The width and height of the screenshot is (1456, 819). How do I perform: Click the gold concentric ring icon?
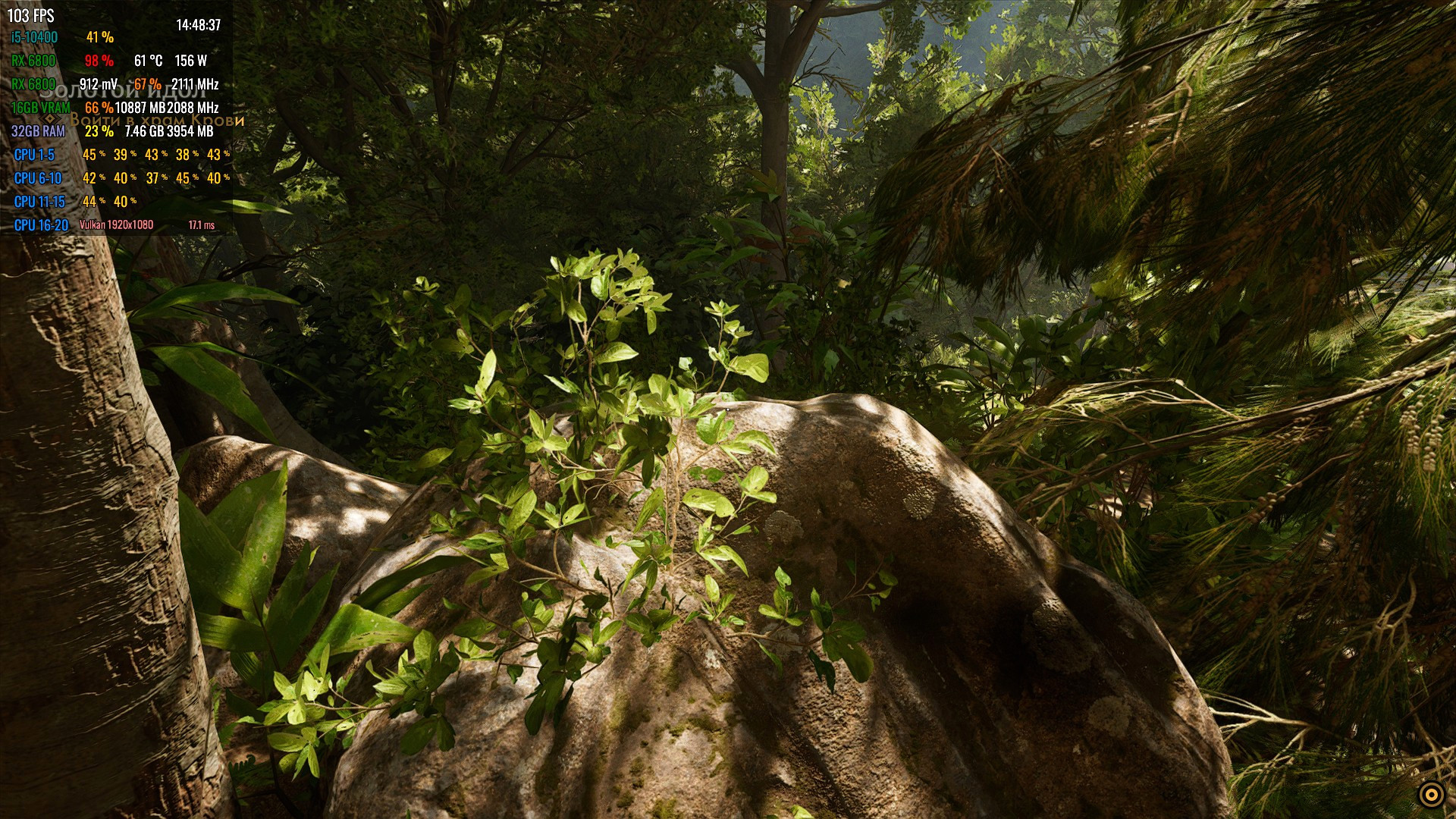(1430, 794)
